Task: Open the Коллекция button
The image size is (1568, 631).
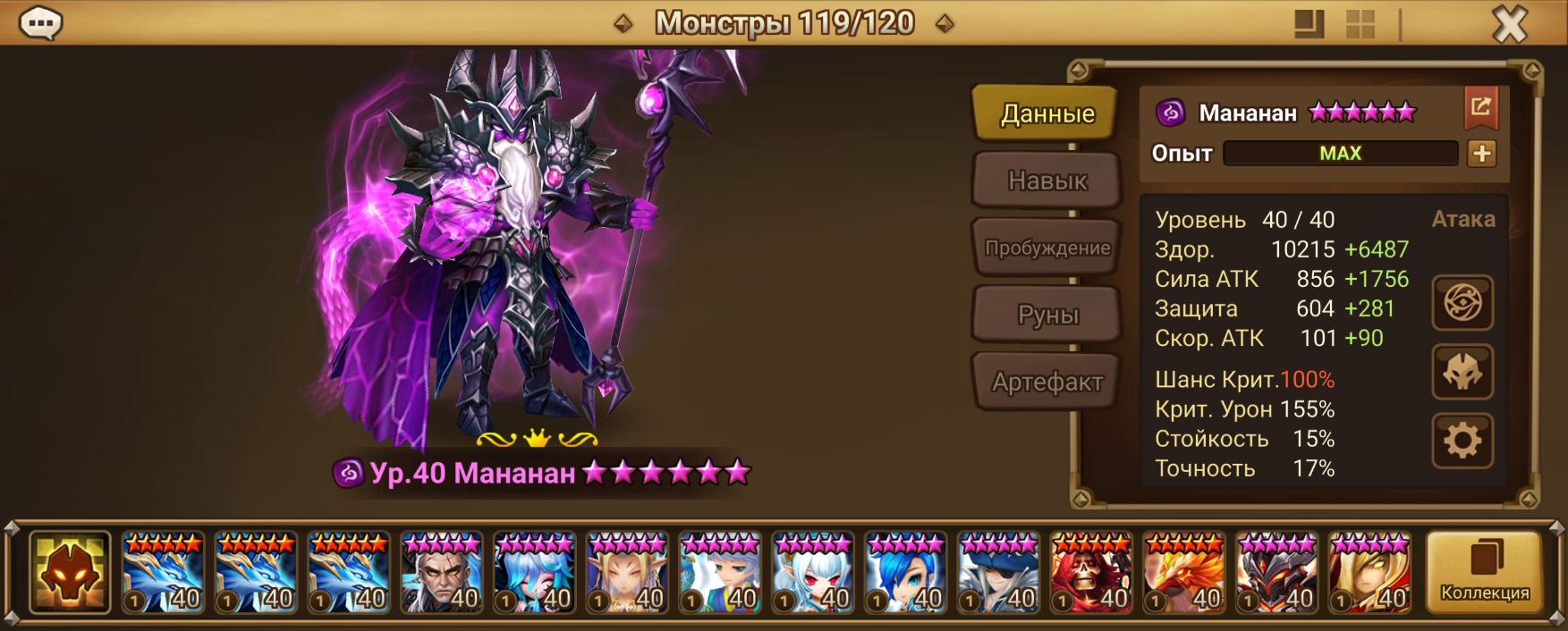Action: click(1484, 572)
